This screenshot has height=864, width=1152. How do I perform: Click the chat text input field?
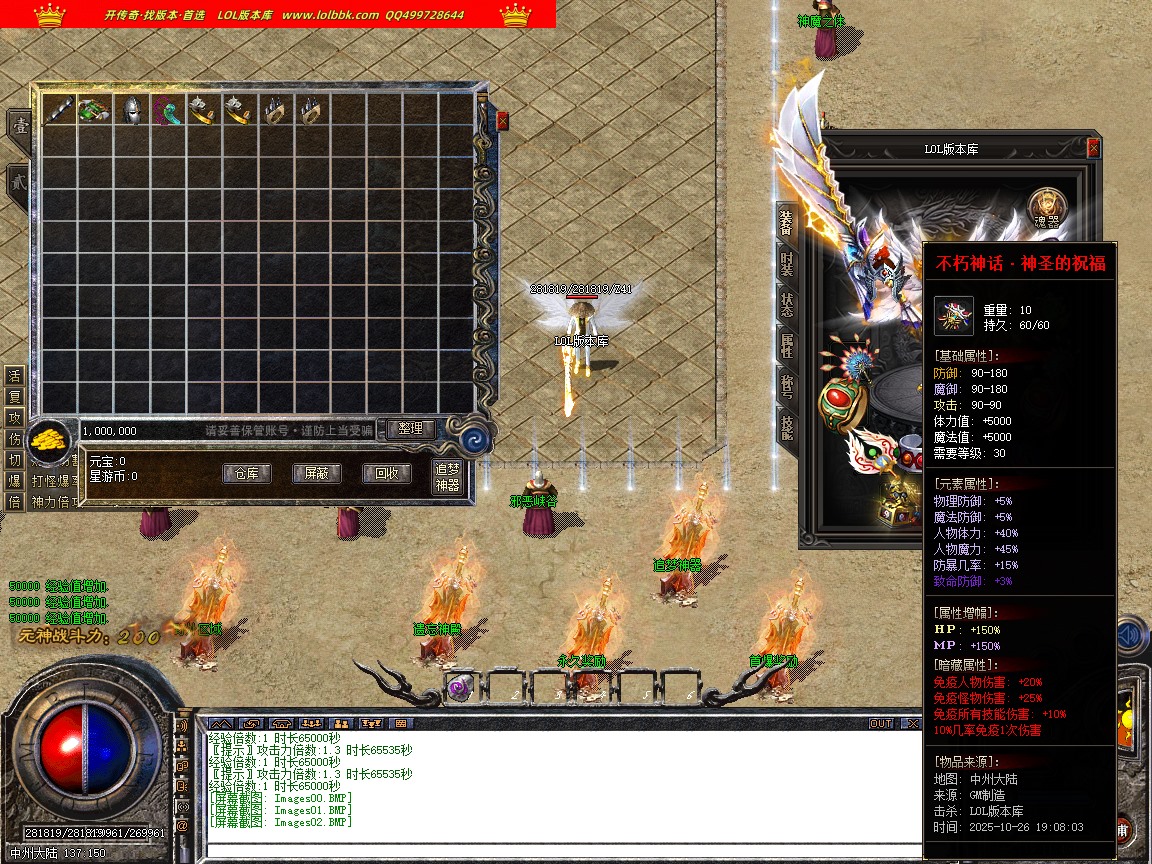click(560, 851)
